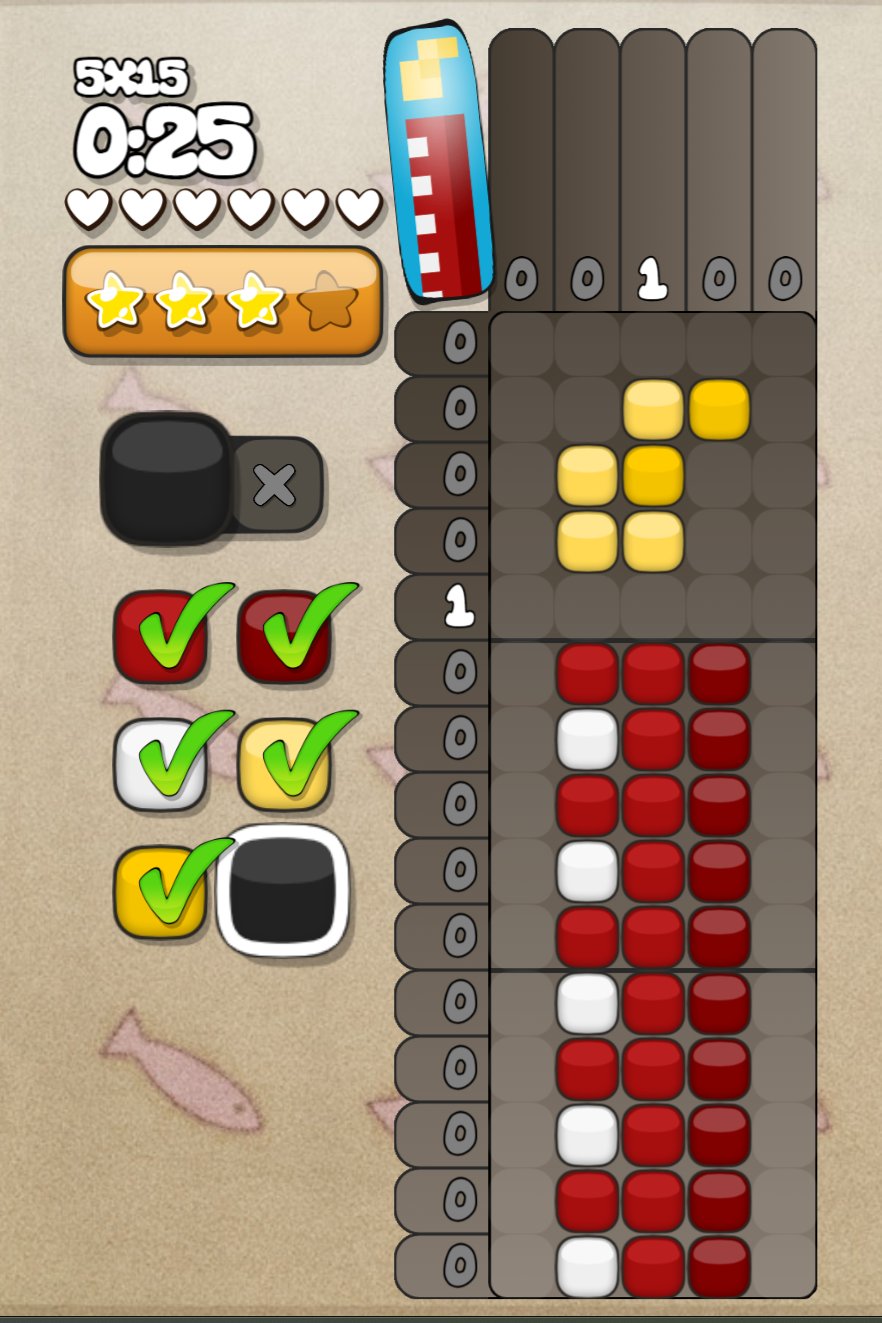Select the highlighted black color swatch
This screenshot has height=1323, width=882.
coord(282,890)
